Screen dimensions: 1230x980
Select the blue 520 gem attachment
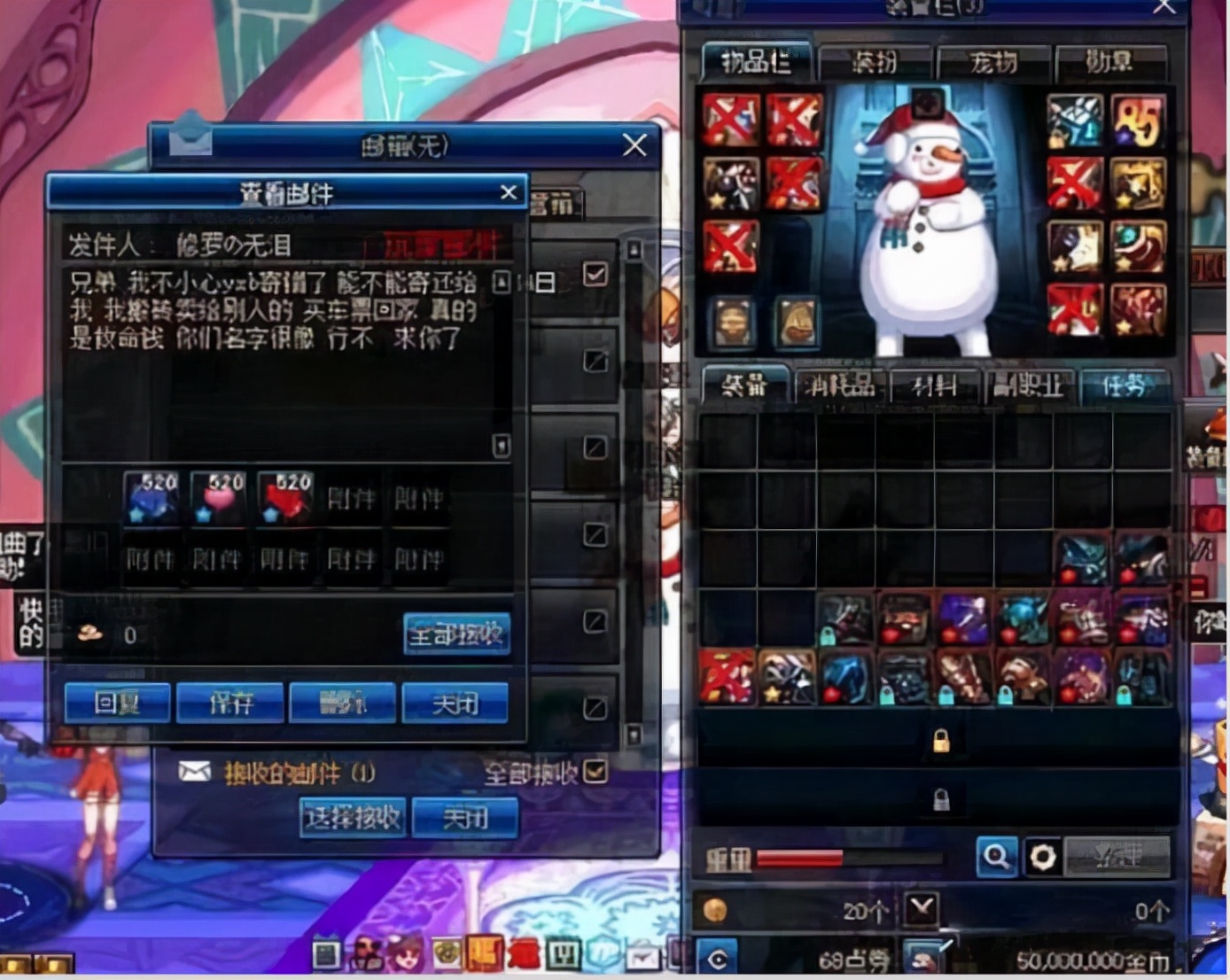[x=152, y=498]
